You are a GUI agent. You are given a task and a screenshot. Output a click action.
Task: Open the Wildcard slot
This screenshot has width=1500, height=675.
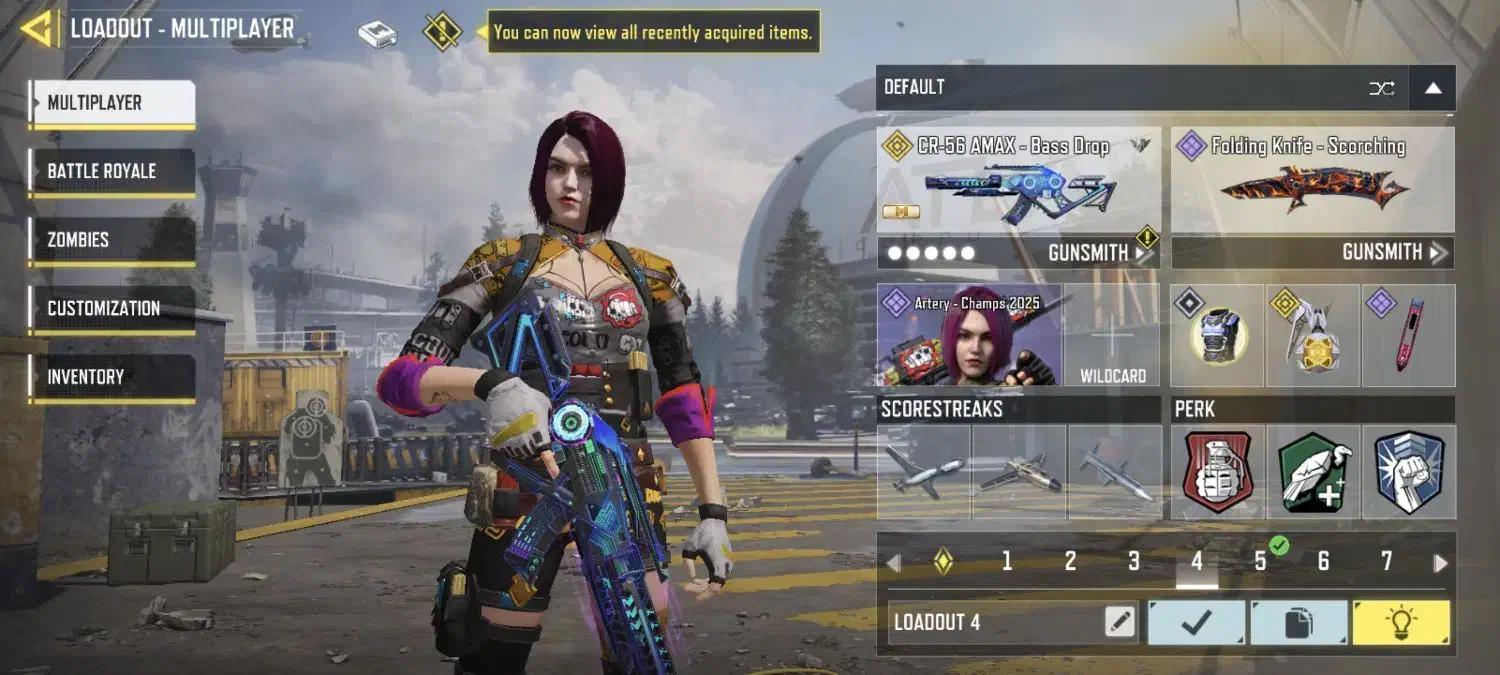pos(1112,336)
